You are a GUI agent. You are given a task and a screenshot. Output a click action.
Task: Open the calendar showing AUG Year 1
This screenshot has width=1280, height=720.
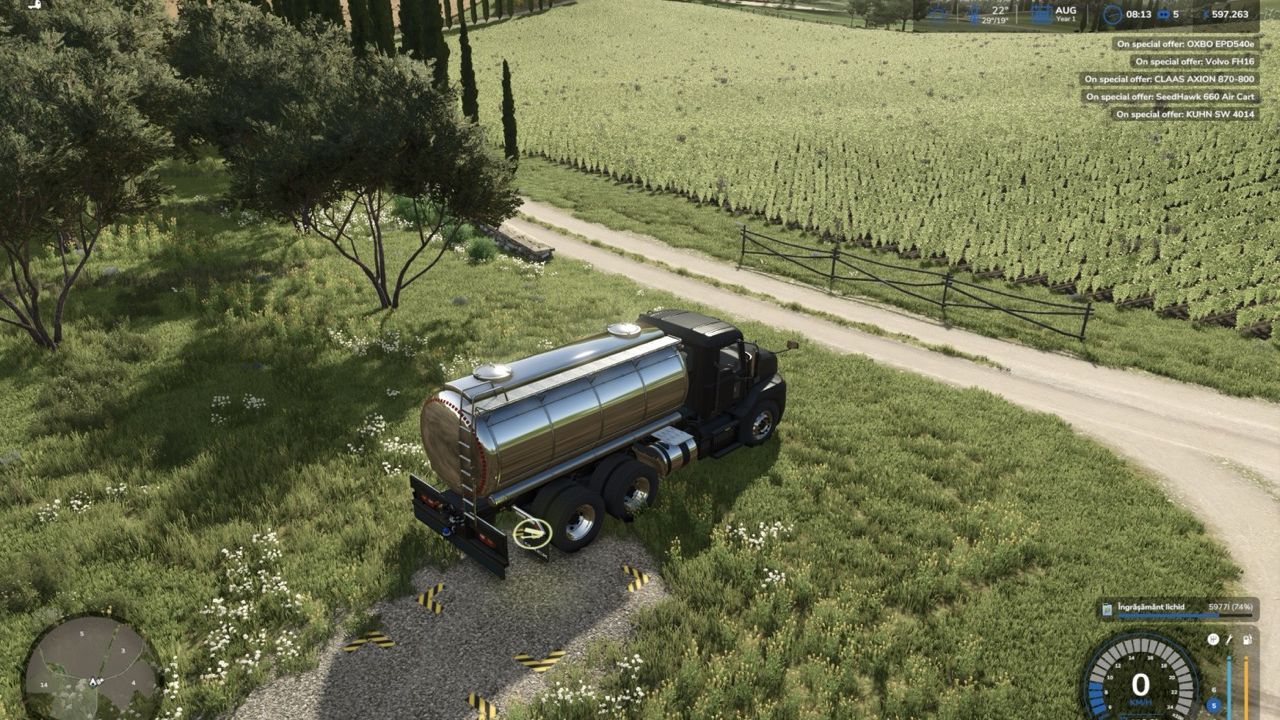pyautogui.click(x=1041, y=14)
